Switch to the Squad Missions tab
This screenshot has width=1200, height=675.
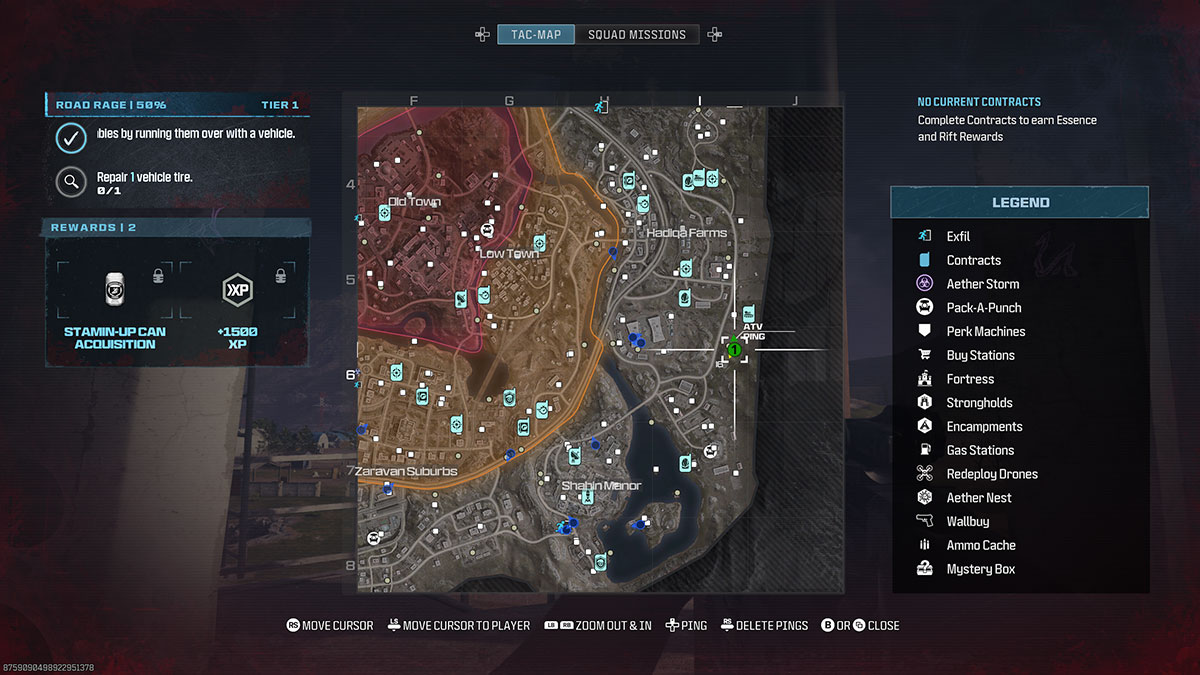637,35
